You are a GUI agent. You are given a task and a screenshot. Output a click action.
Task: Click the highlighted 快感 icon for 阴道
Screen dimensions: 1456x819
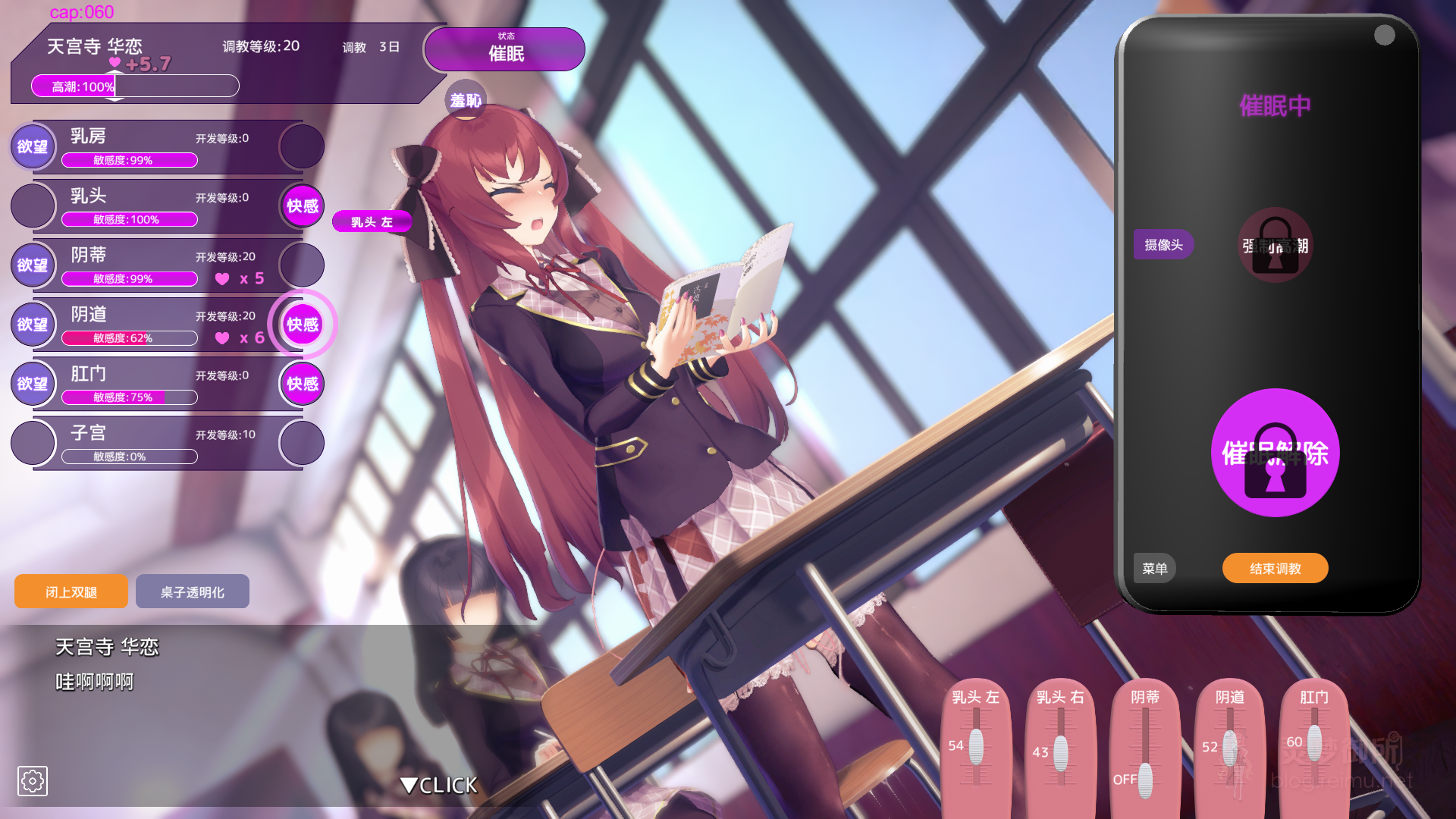(301, 324)
